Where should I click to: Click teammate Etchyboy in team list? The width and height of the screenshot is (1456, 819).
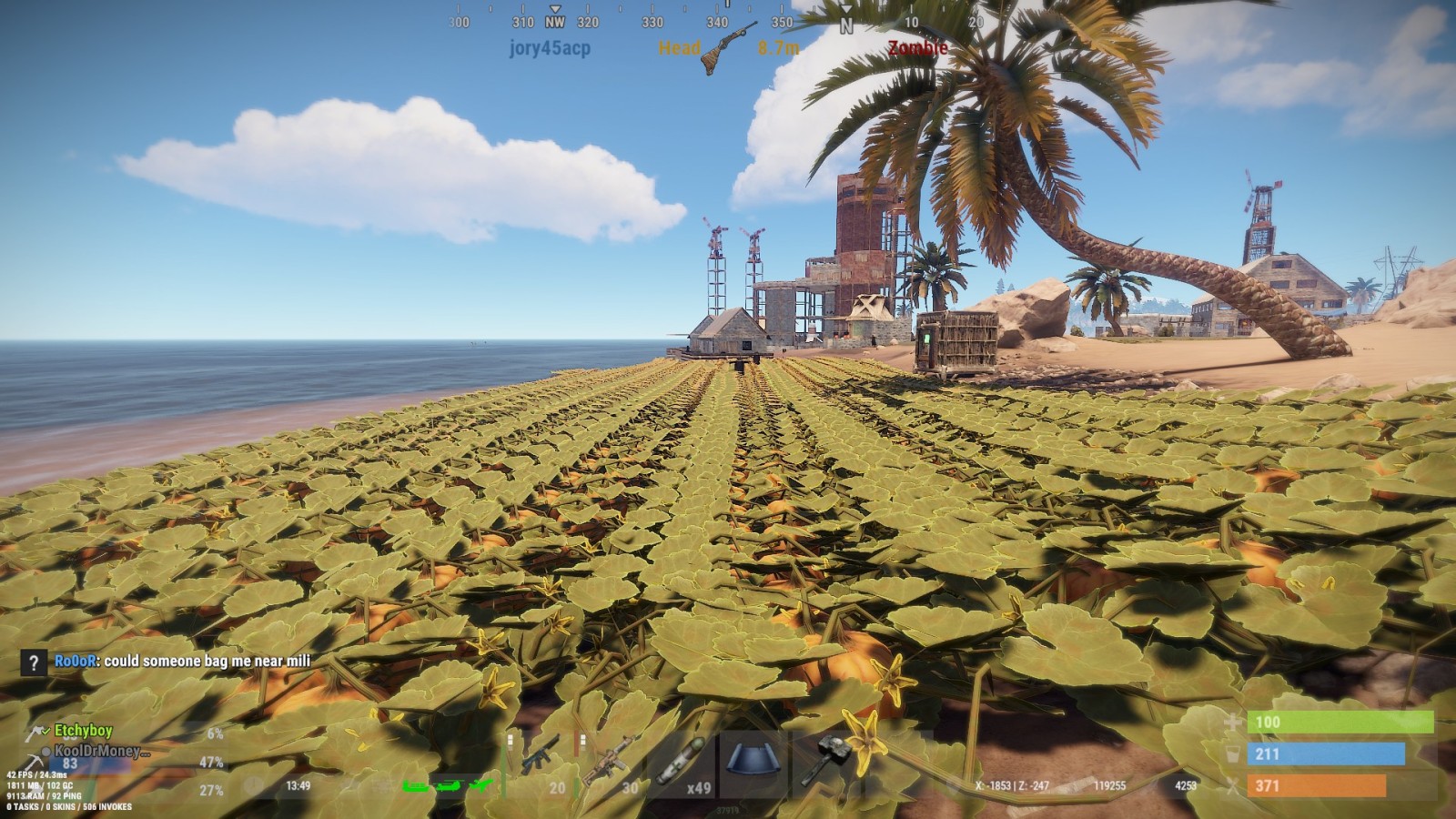(83, 731)
